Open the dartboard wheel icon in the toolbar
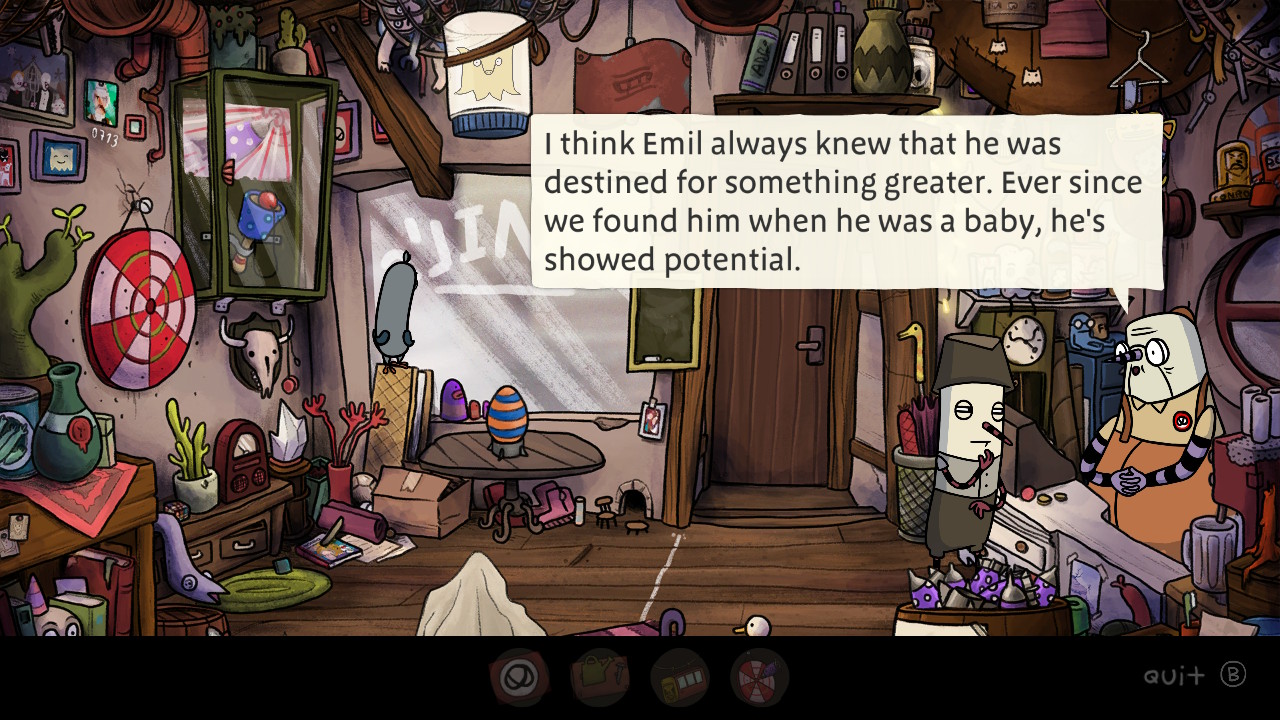Image resolution: width=1280 pixels, height=720 pixels. coord(760,678)
